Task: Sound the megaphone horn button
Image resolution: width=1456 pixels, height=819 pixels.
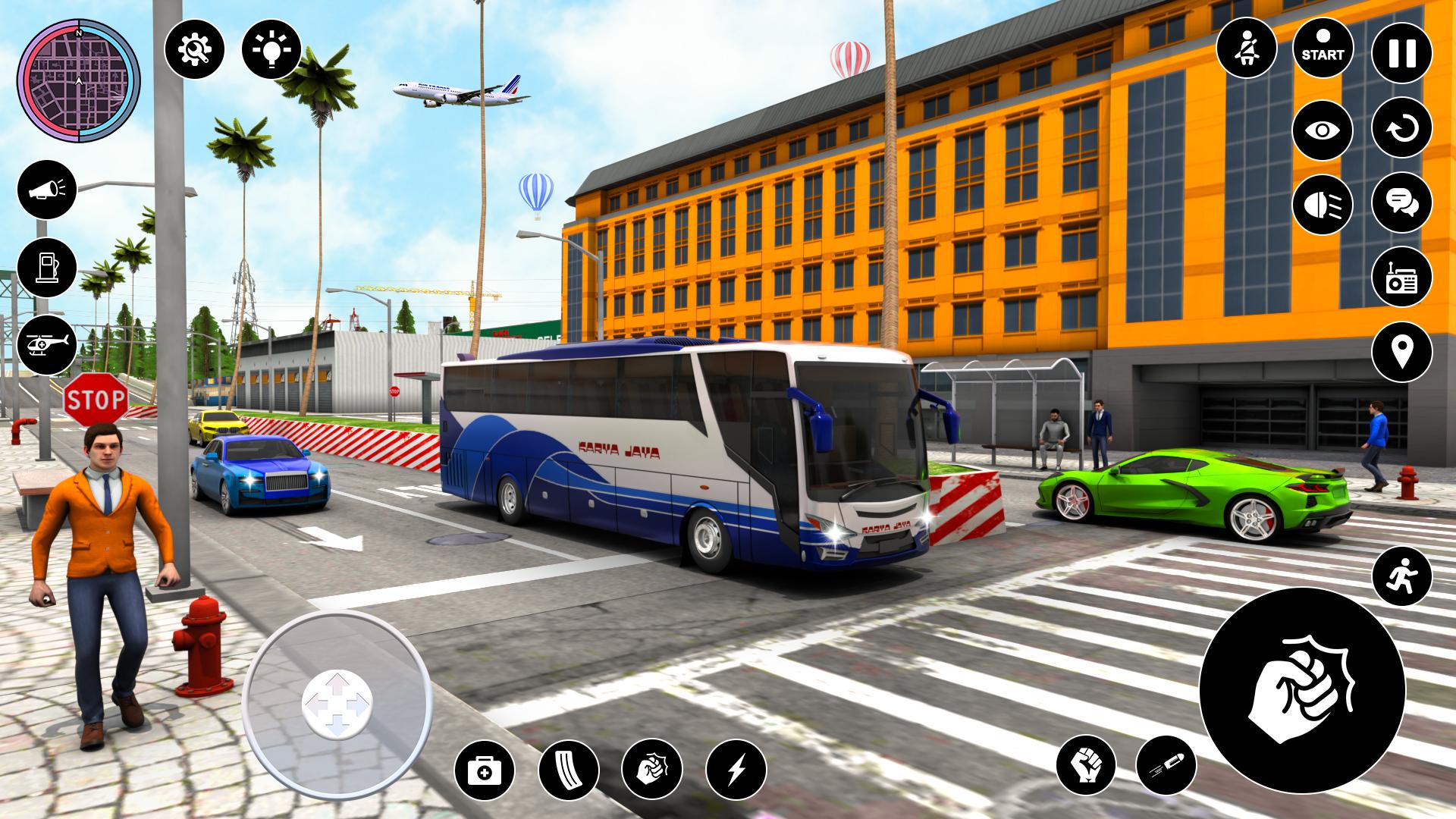Action: [x=47, y=190]
